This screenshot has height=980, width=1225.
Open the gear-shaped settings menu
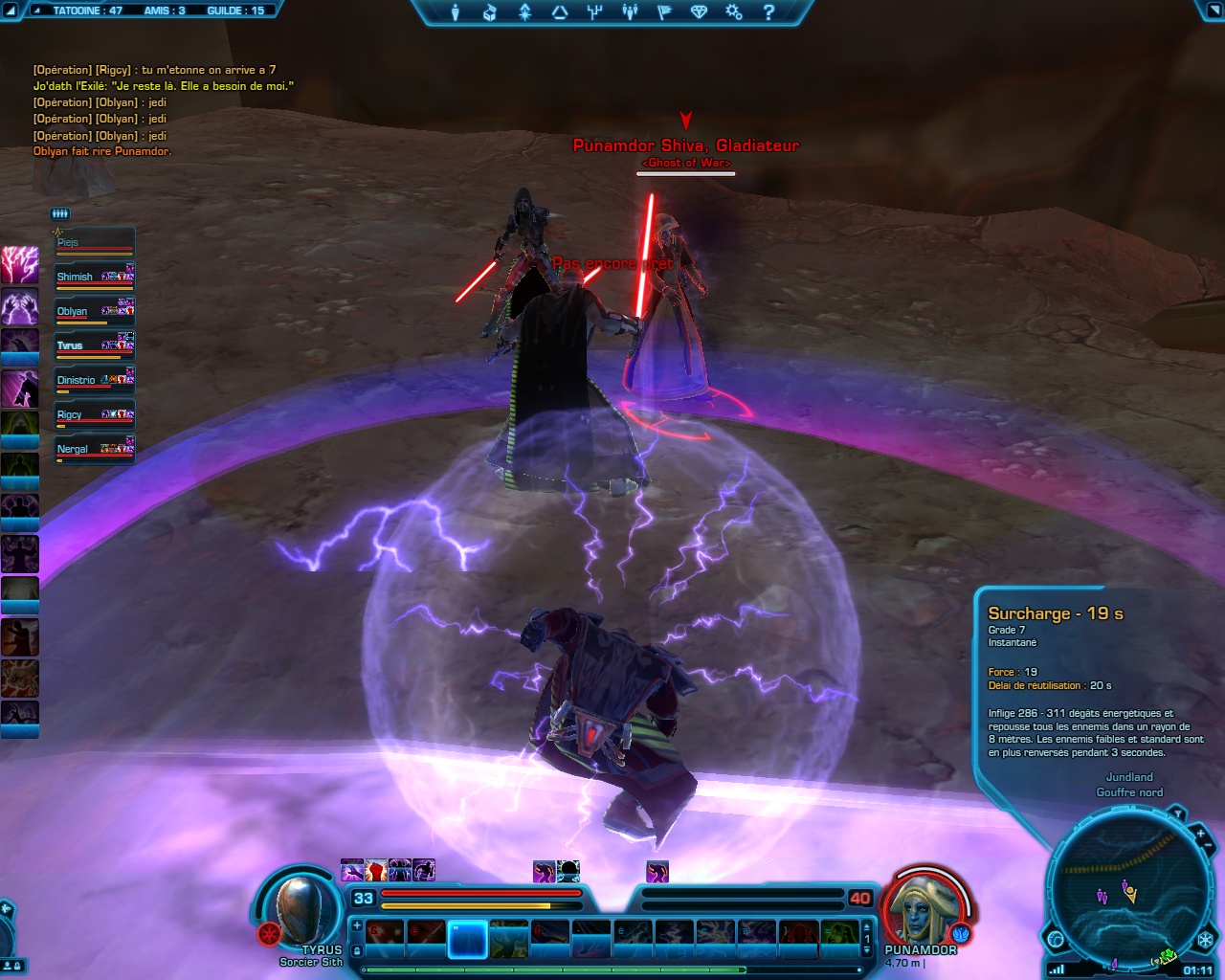point(733,12)
